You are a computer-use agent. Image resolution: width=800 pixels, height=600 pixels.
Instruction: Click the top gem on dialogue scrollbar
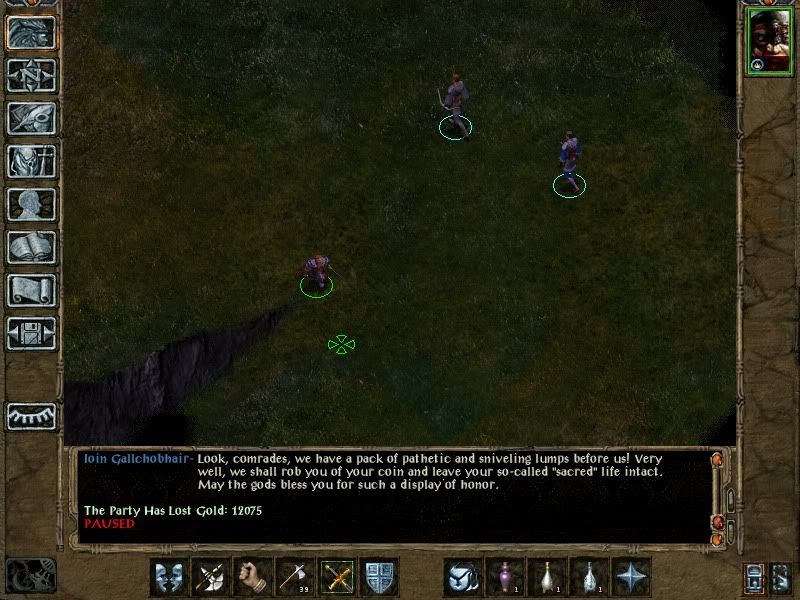click(717, 459)
